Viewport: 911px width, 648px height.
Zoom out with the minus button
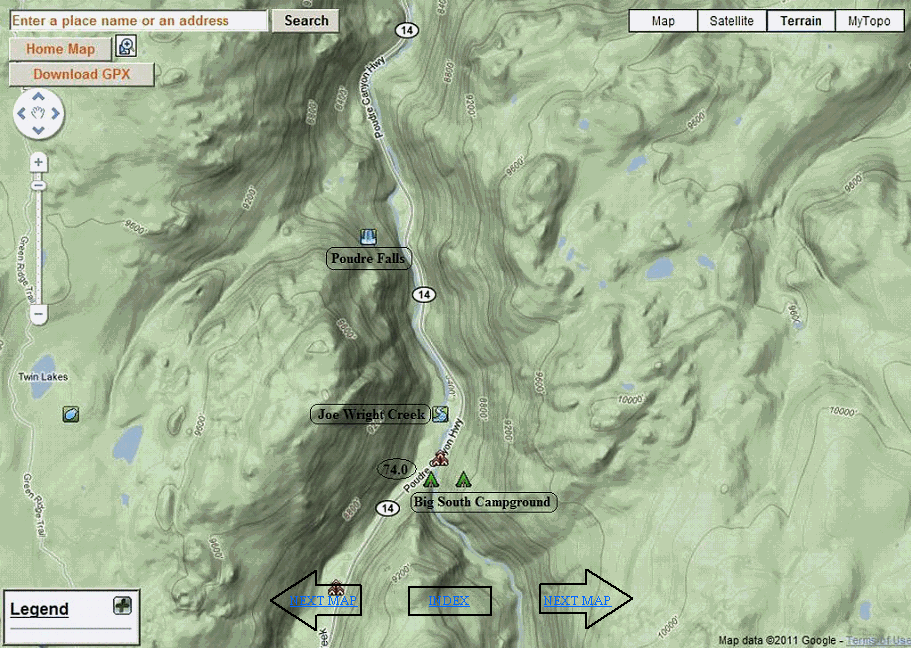[38, 314]
